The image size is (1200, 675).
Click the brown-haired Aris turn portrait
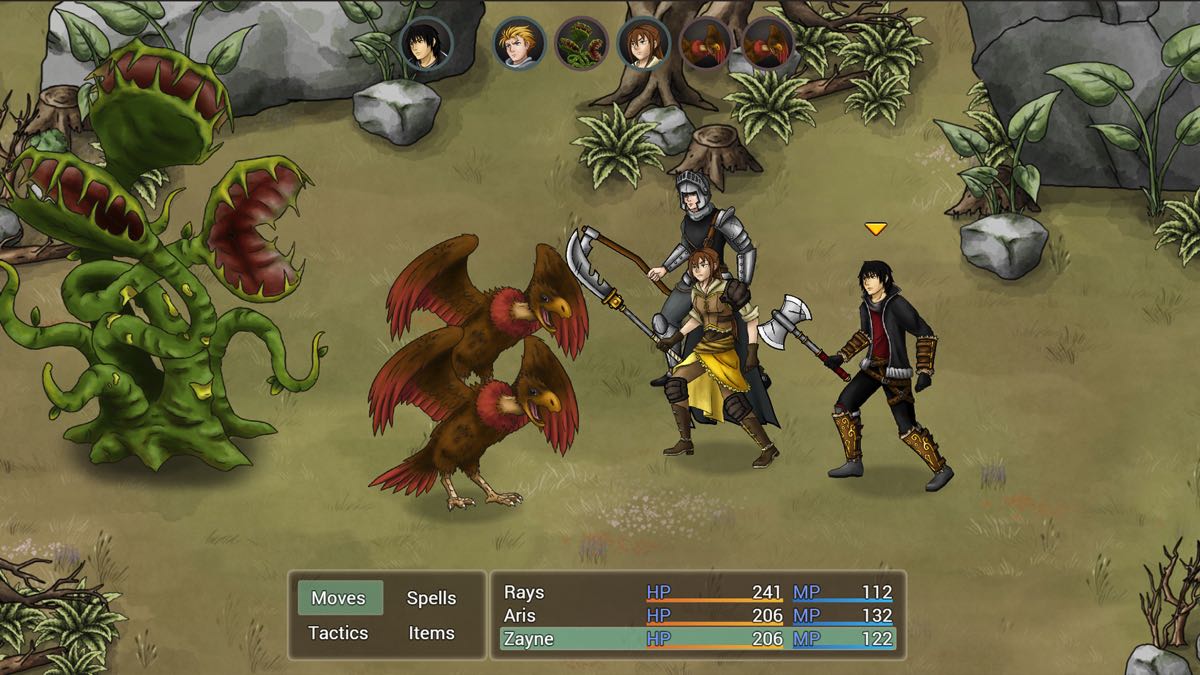coord(643,44)
